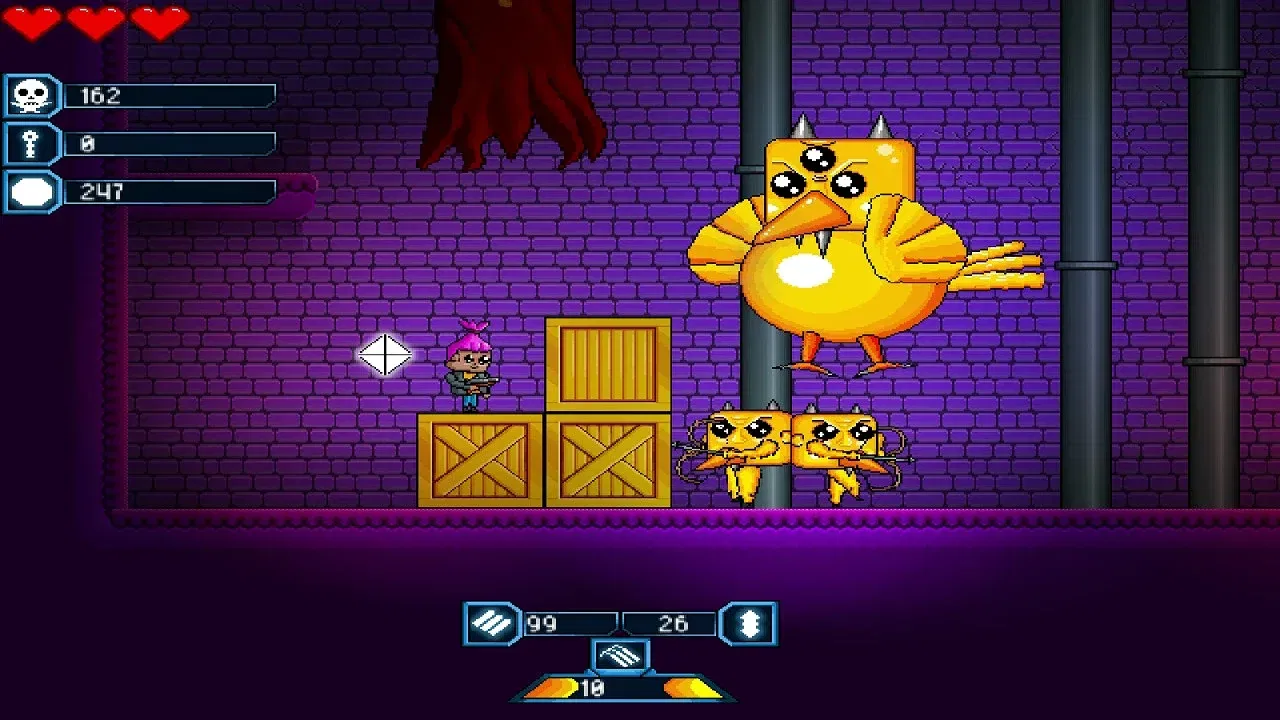Click the skull kill-counter icon
Image resolution: width=1280 pixels, height=720 pixels.
tap(31, 95)
